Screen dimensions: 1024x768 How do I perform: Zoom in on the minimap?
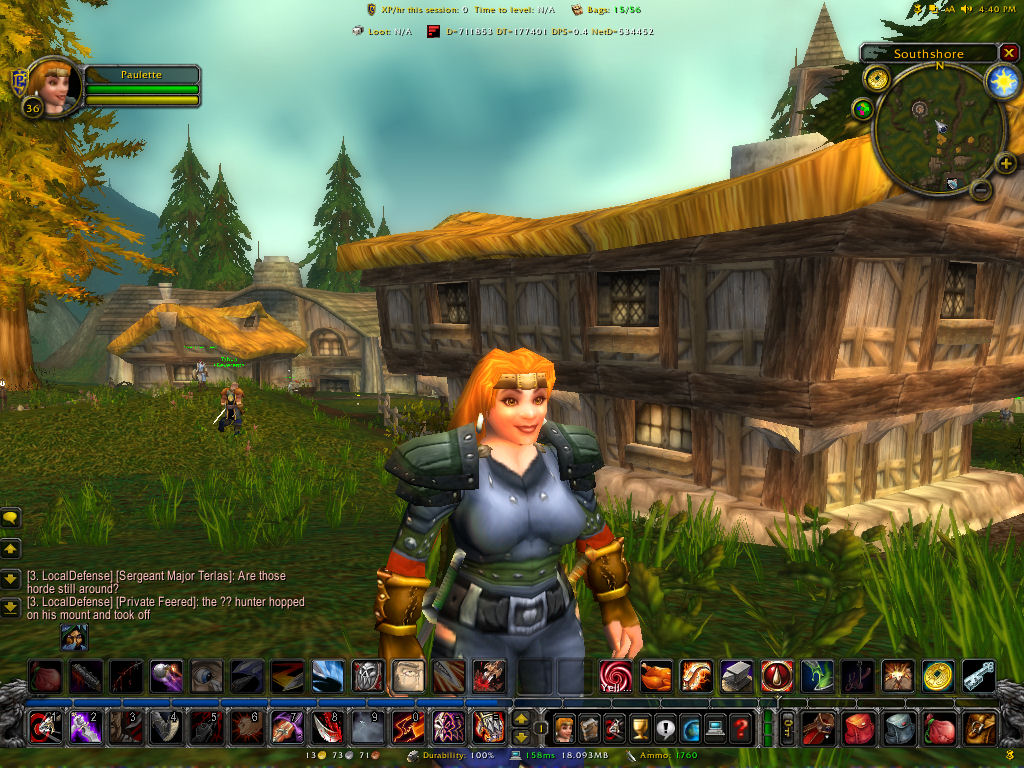coord(1005,163)
